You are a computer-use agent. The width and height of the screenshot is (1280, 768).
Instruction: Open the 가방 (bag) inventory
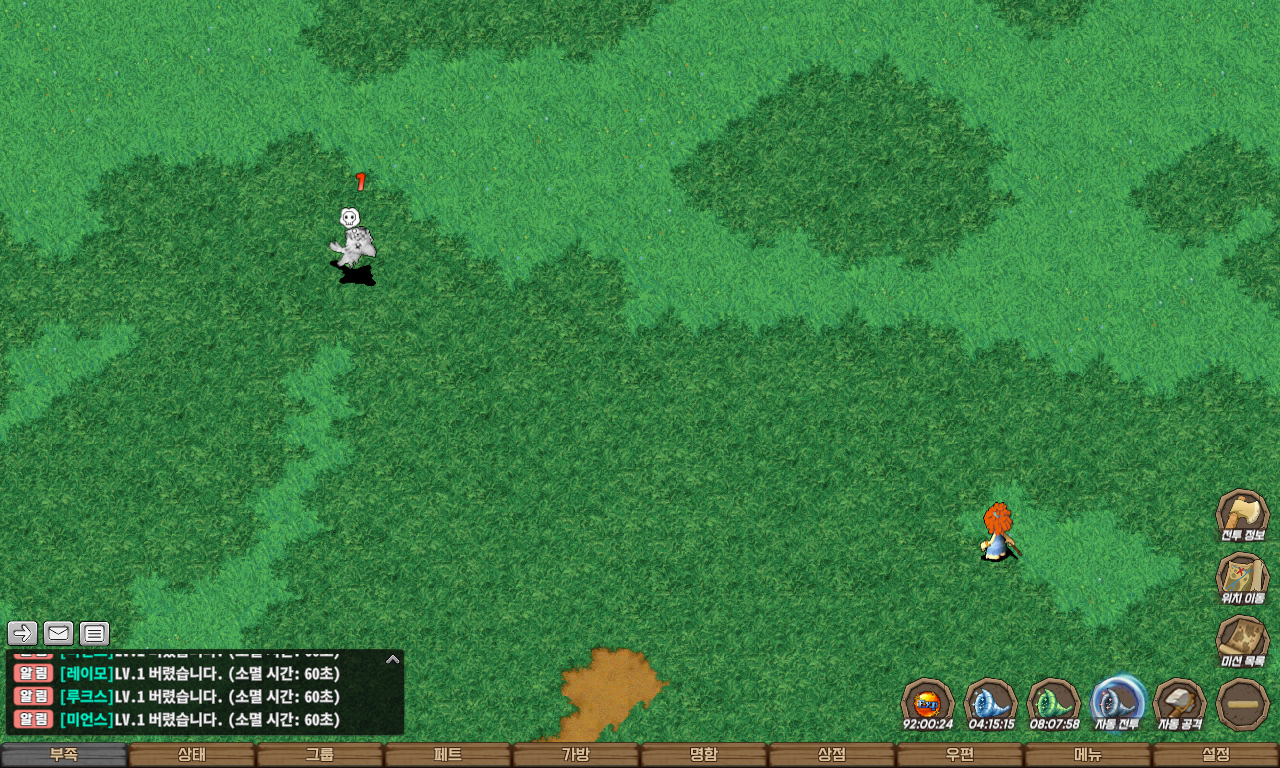pyautogui.click(x=576, y=755)
